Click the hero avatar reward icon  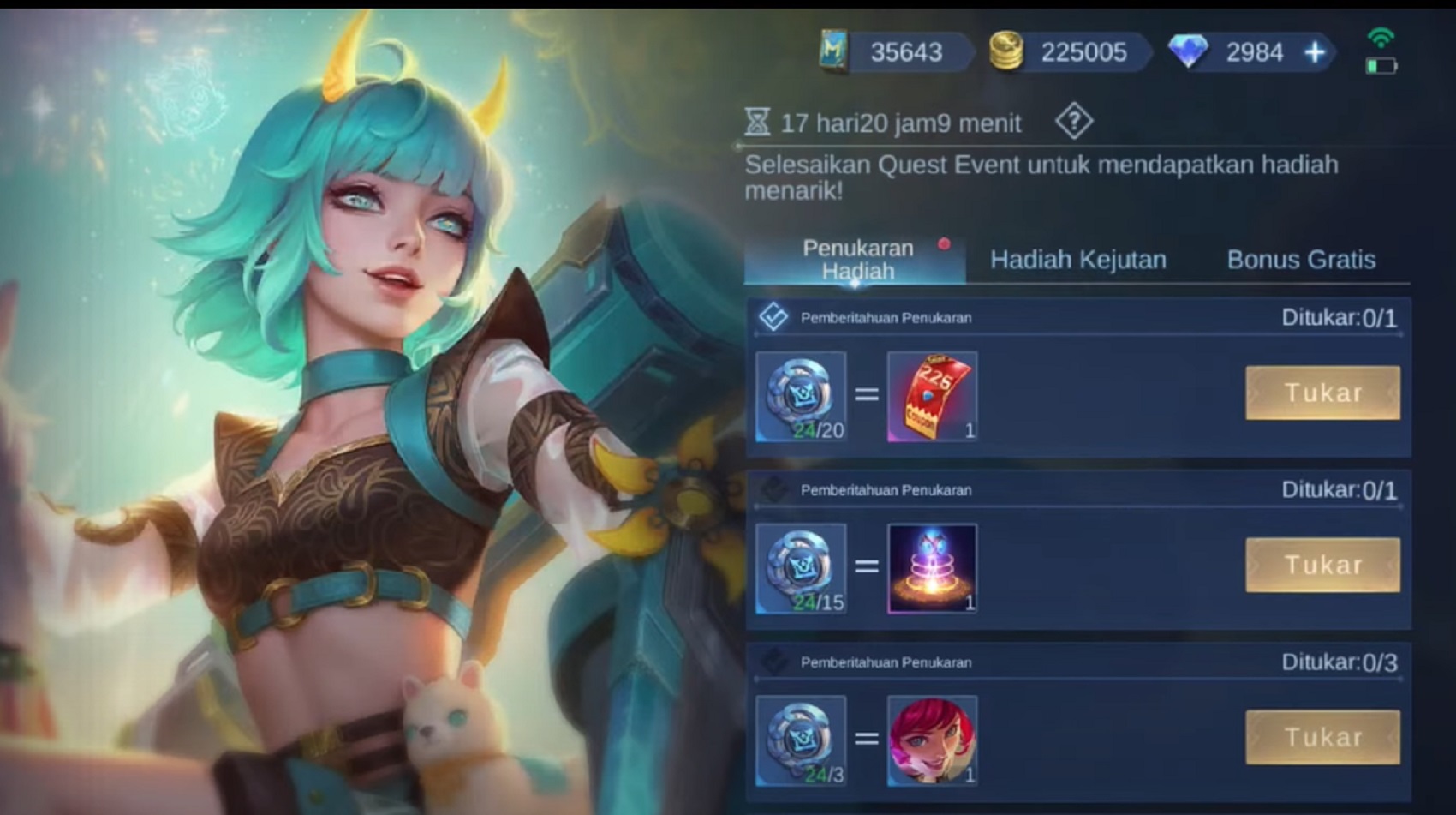(933, 740)
